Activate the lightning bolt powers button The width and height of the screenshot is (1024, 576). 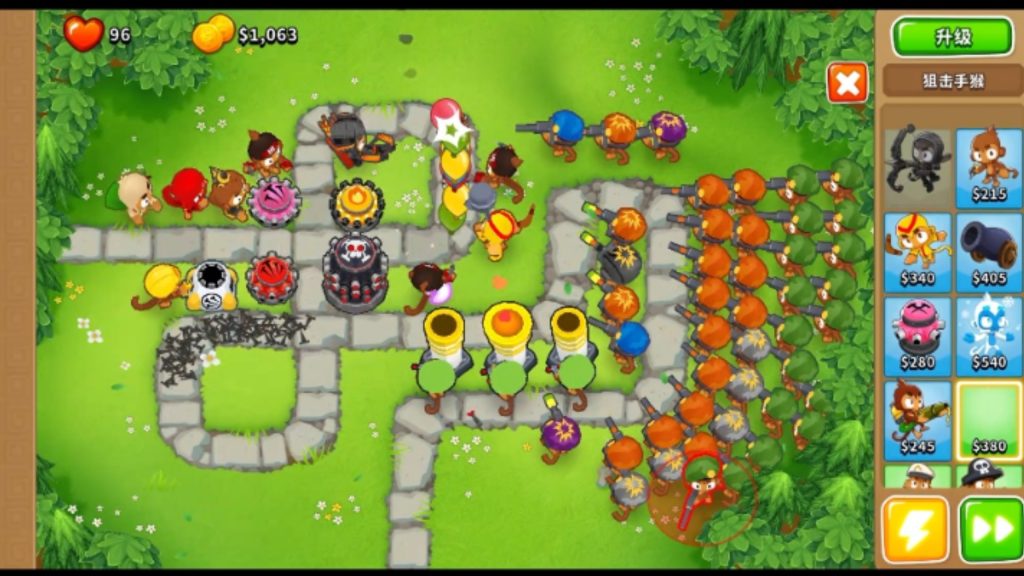tap(914, 530)
